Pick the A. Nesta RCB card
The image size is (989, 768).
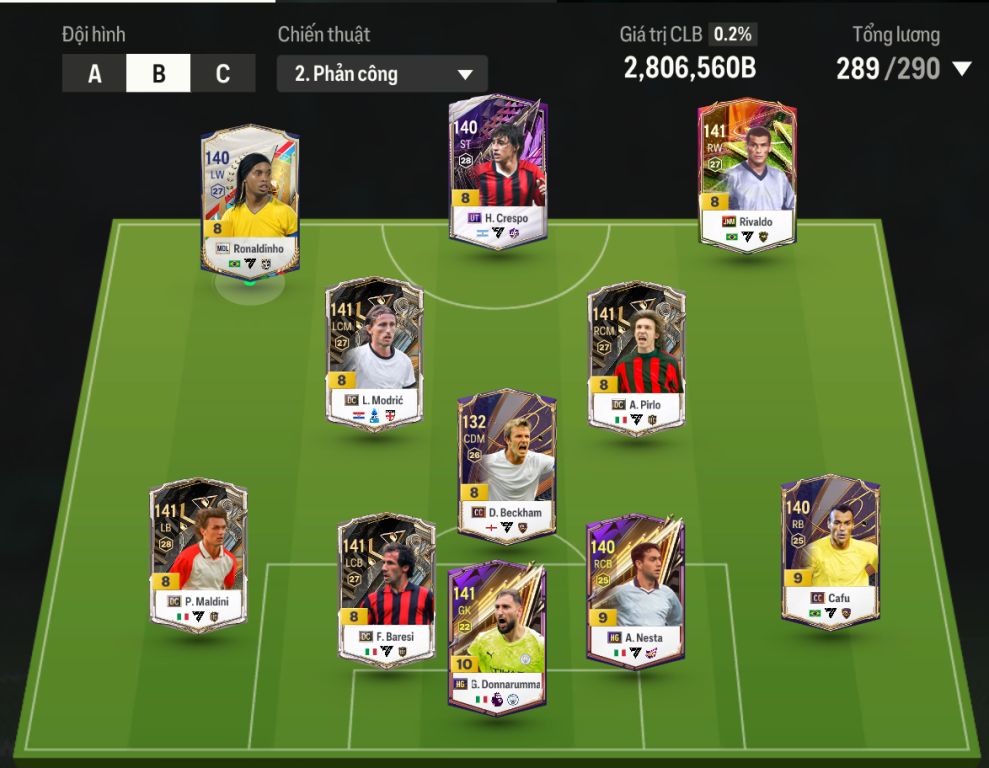coord(635,588)
